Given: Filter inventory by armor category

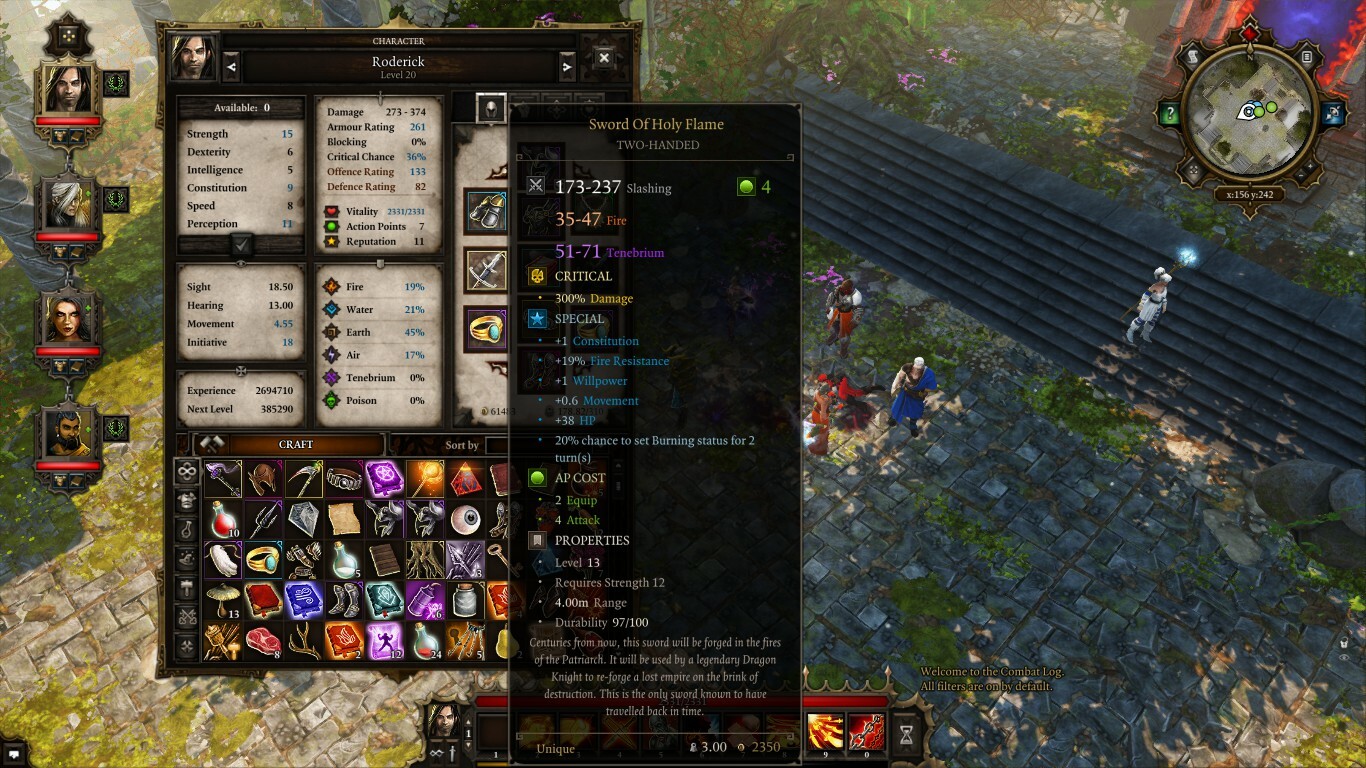Looking at the screenshot, I should [x=187, y=501].
